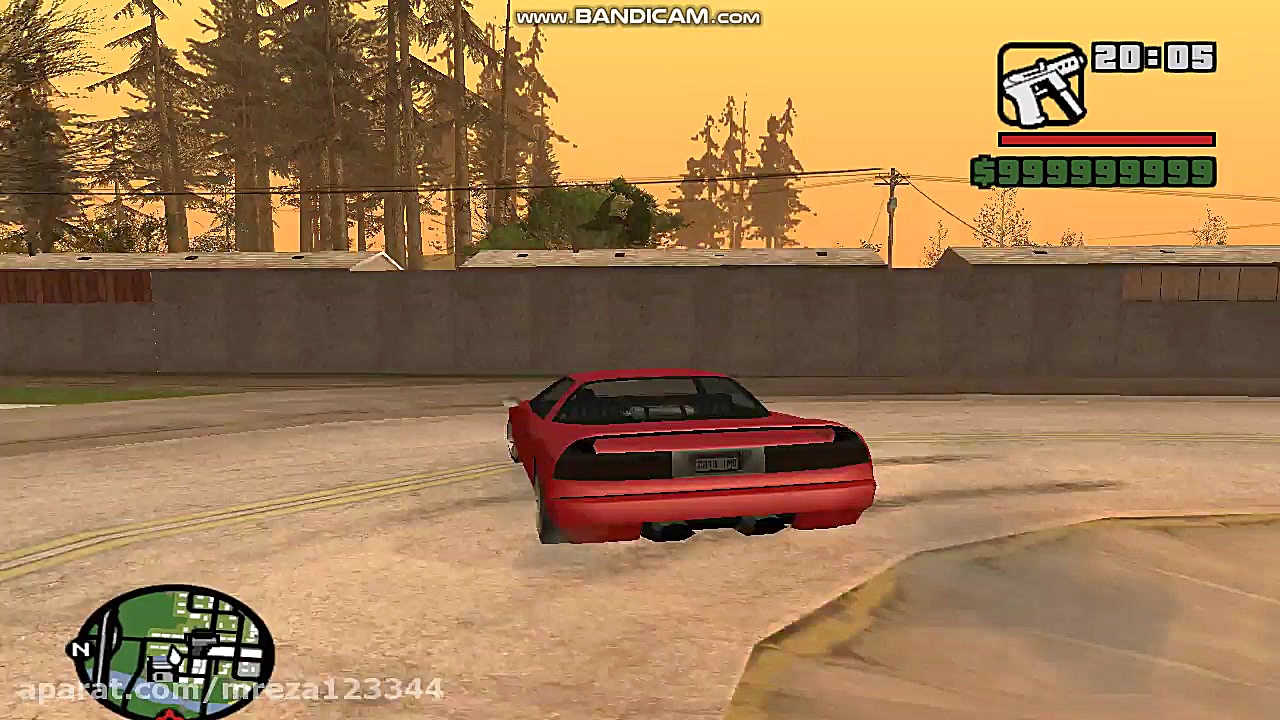Viewport: 1280px width, 720px height.
Task: Select the north indicator on the minimap
Action: [80, 650]
